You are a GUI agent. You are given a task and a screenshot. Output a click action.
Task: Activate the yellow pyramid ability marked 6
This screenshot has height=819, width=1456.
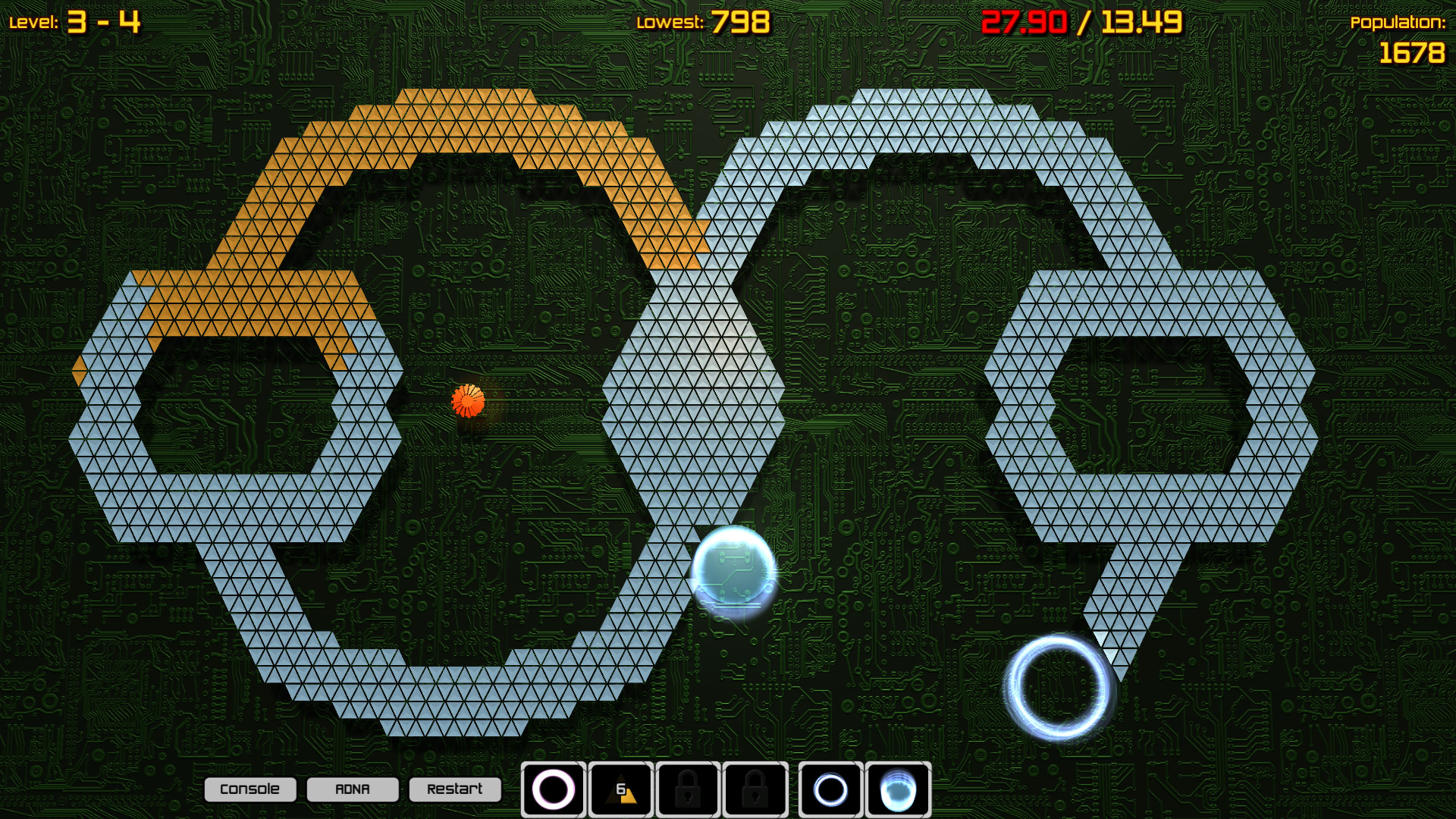[x=620, y=789]
